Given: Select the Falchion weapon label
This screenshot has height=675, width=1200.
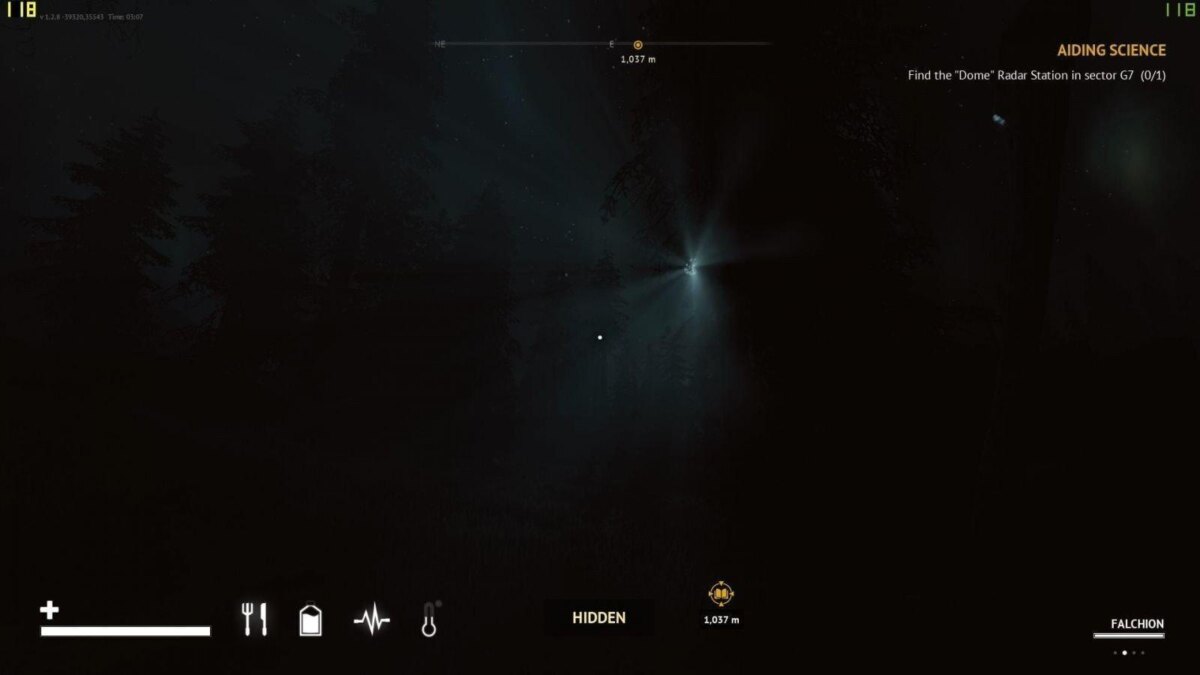Looking at the screenshot, I should pos(1137,624).
